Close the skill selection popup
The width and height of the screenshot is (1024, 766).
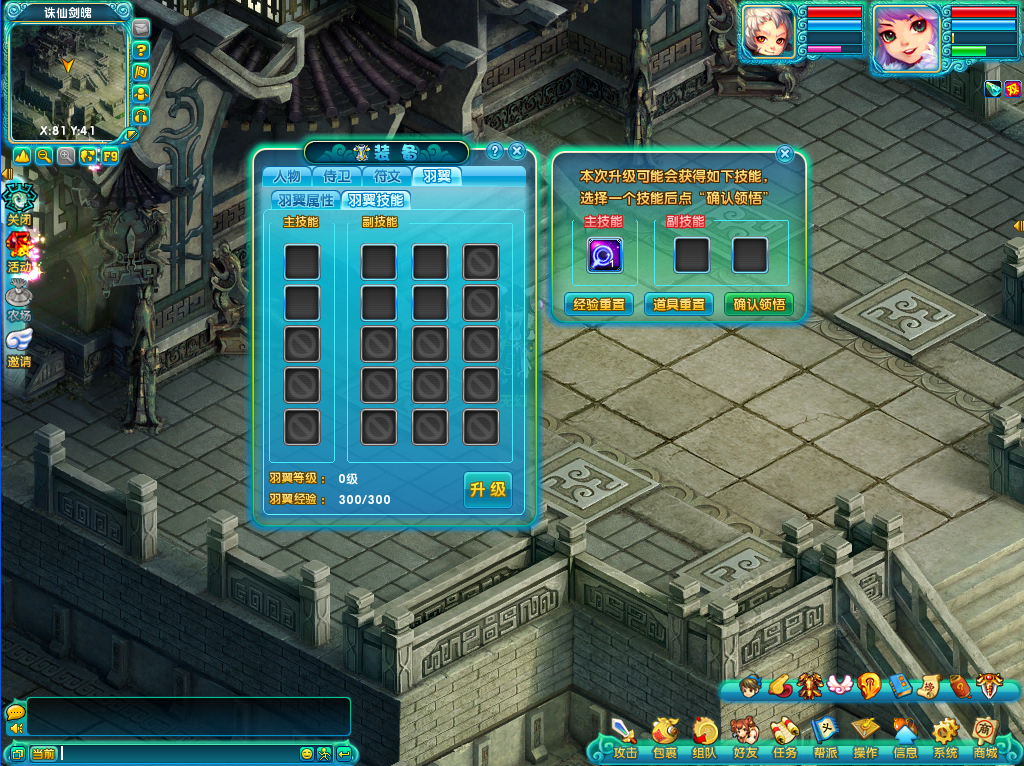pos(785,153)
